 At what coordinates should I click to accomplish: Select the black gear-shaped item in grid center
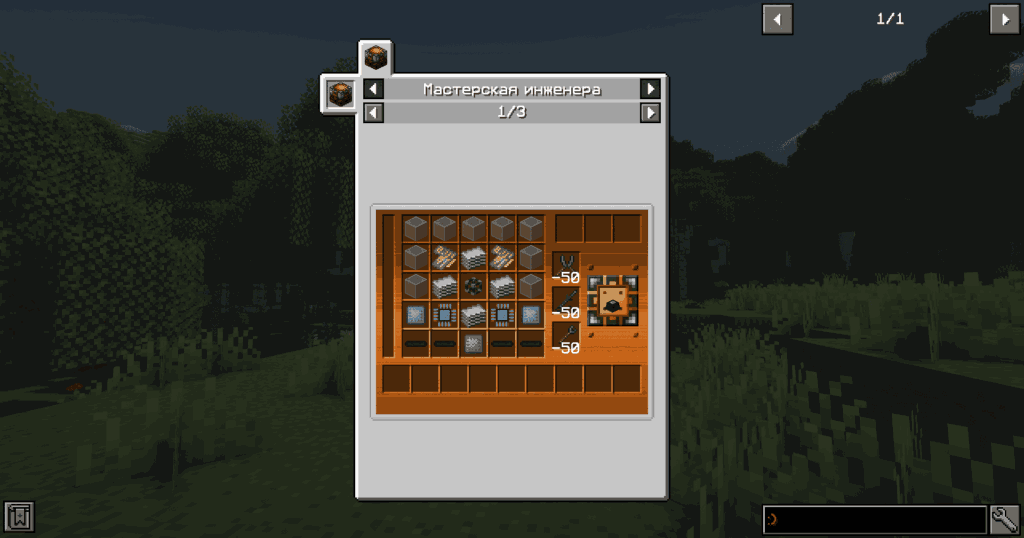coord(474,286)
